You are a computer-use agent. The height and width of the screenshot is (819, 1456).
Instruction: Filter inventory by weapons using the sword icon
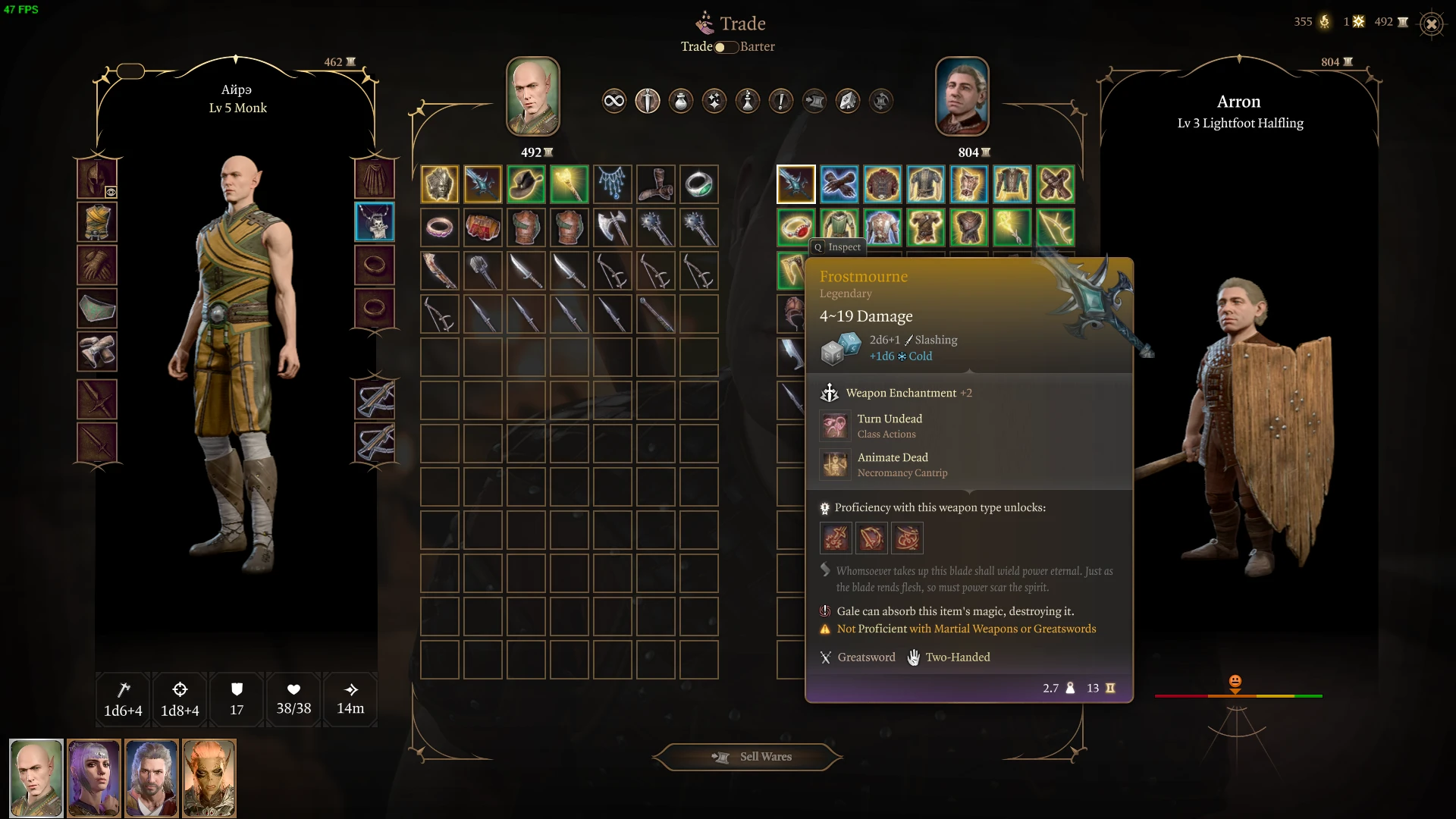click(x=648, y=101)
